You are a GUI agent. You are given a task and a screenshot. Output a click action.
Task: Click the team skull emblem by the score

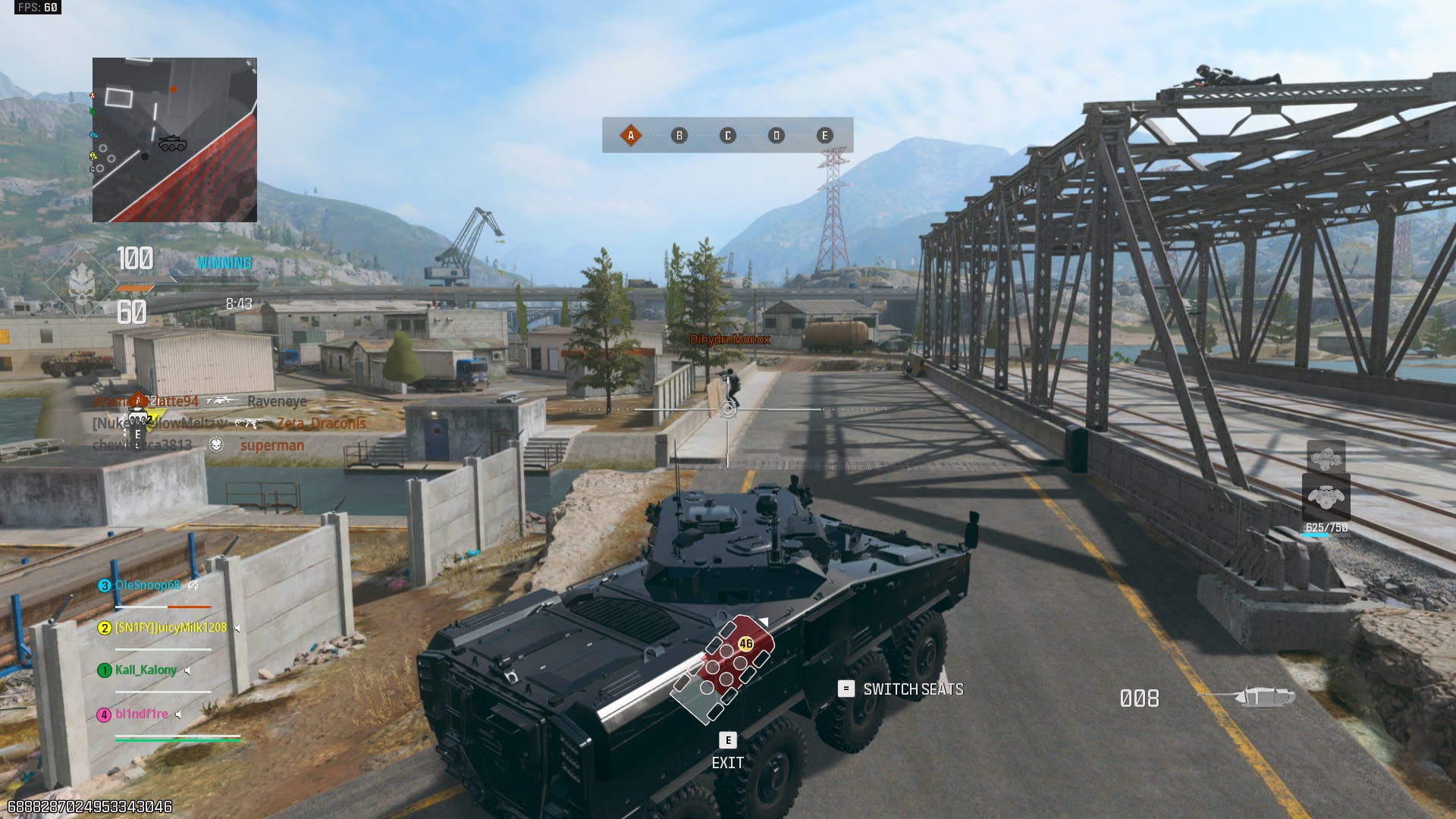(81, 285)
